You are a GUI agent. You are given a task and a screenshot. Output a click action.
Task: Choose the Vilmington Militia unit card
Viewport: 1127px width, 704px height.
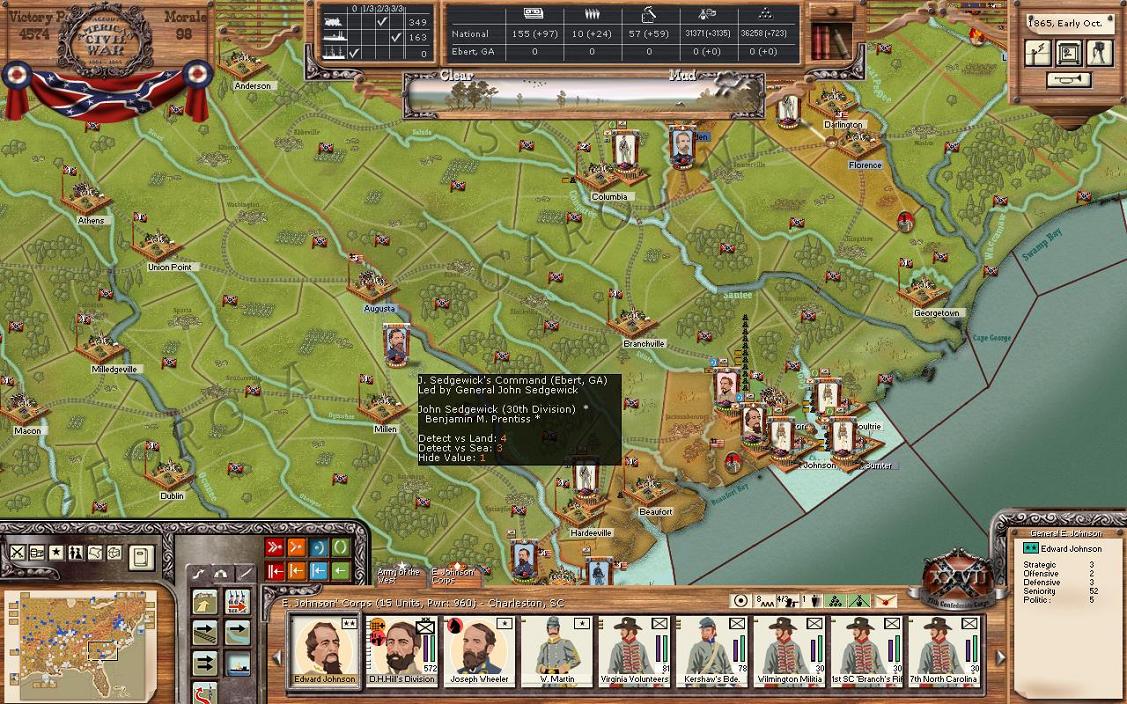pos(788,650)
